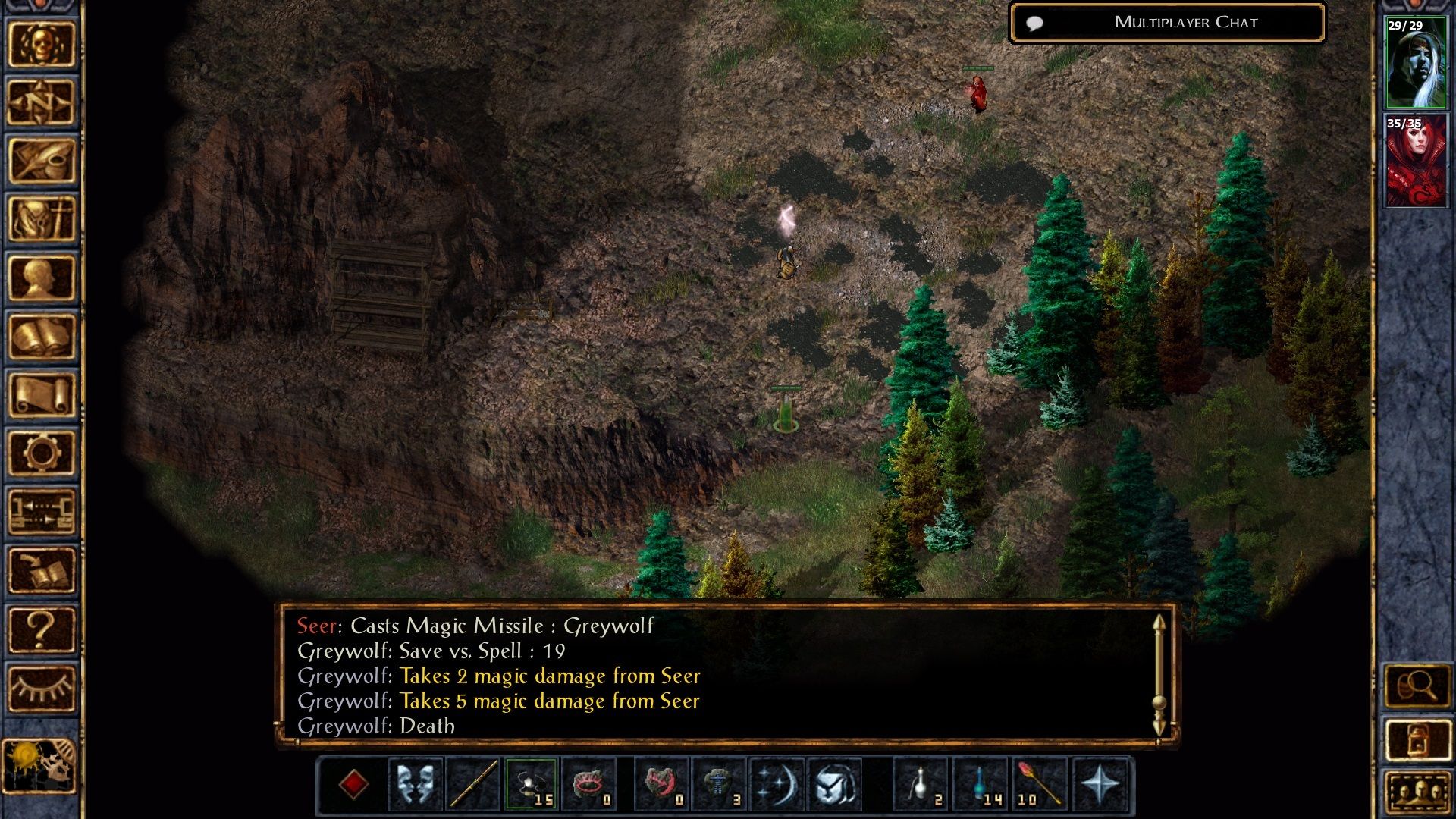Click the skull return-to-game button
The height and width of the screenshot is (819, 1456).
(41, 44)
